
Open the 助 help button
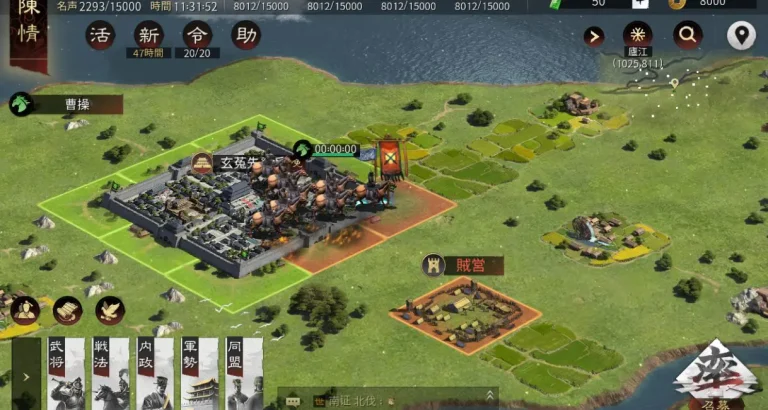point(245,36)
